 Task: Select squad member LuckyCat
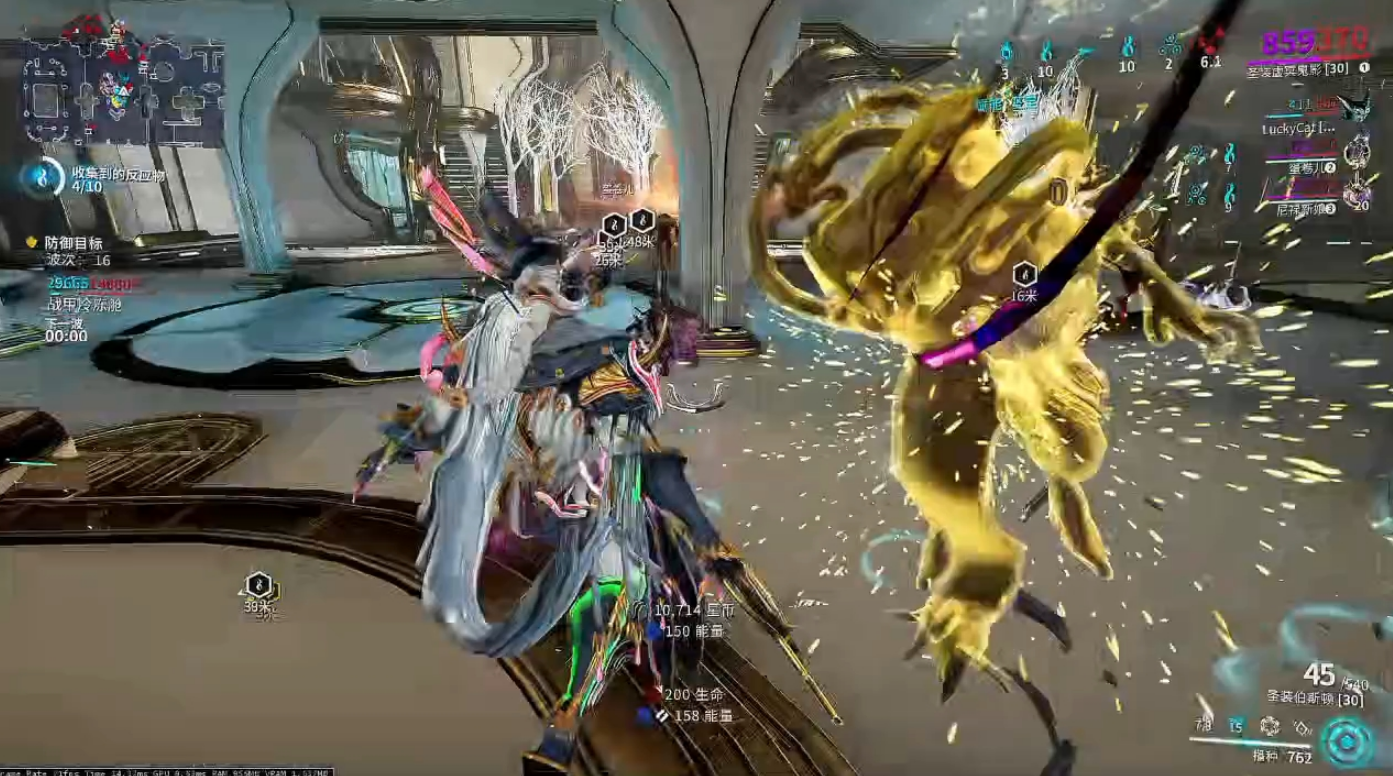point(1300,128)
